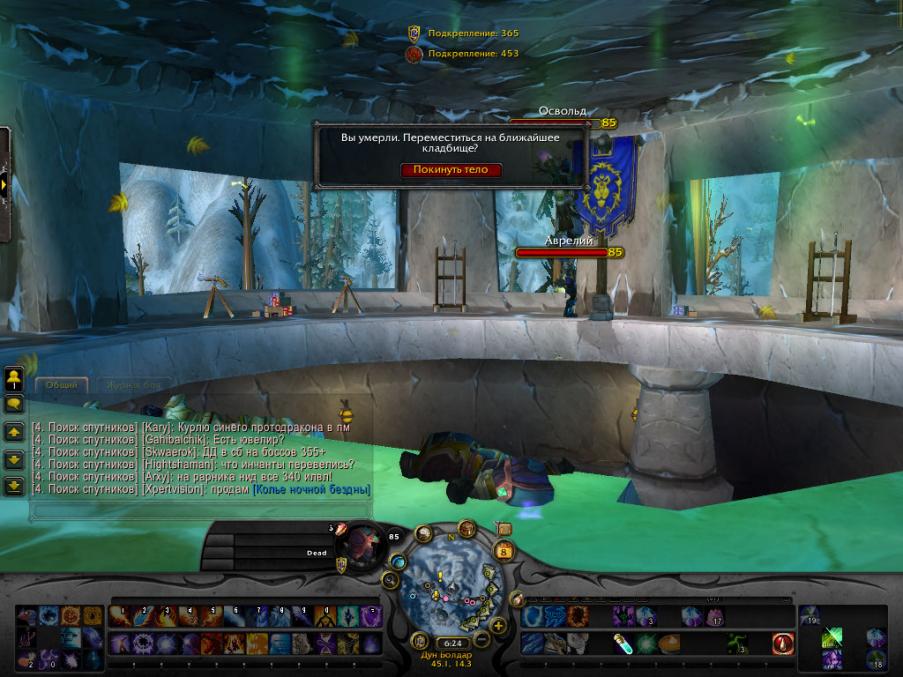The image size is (903, 677).
Task: Zoom in the minimap with the plus button
Action: pyautogui.click(x=498, y=626)
